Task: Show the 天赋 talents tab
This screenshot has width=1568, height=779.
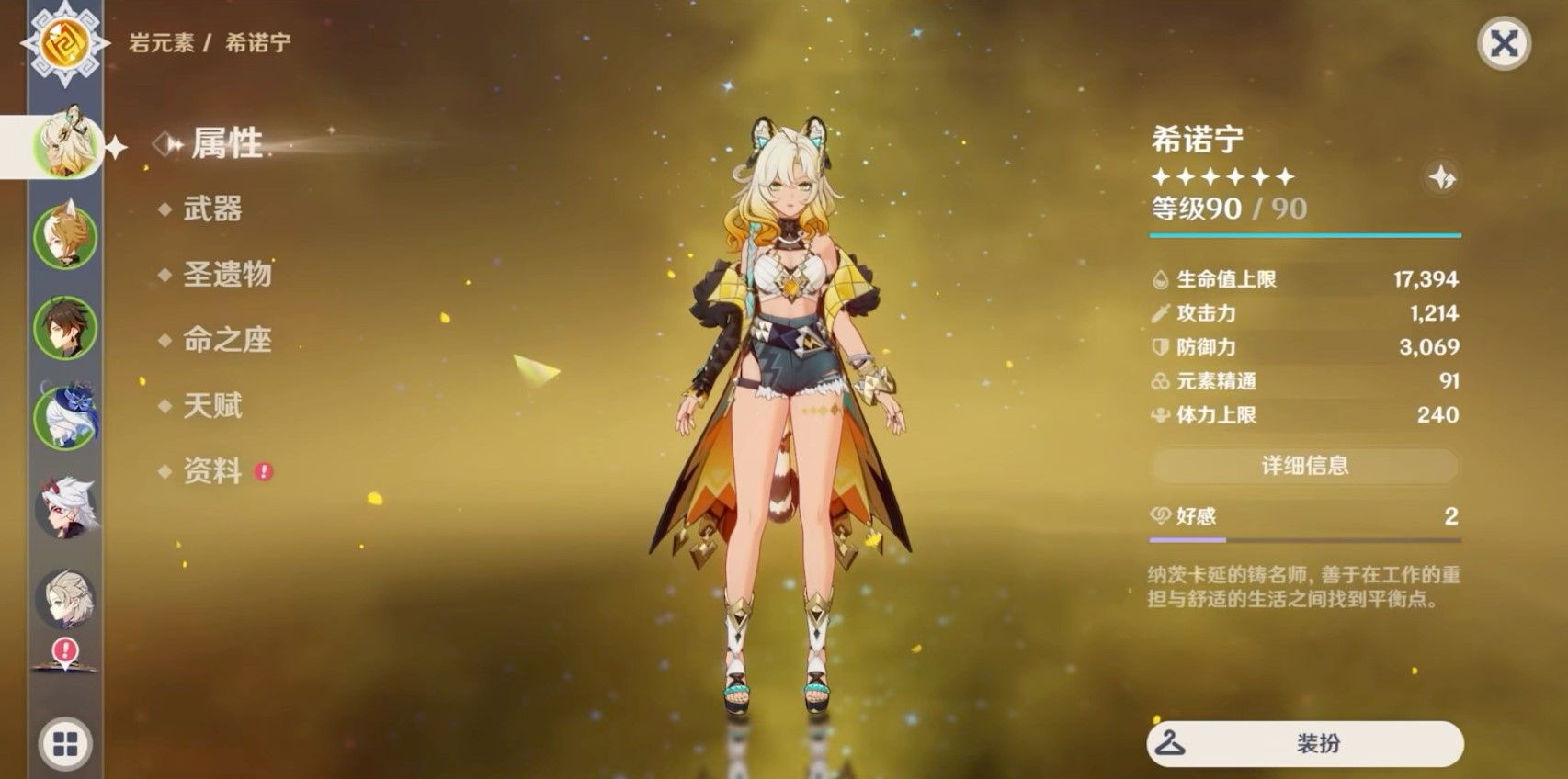Action: tap(212, 405)
